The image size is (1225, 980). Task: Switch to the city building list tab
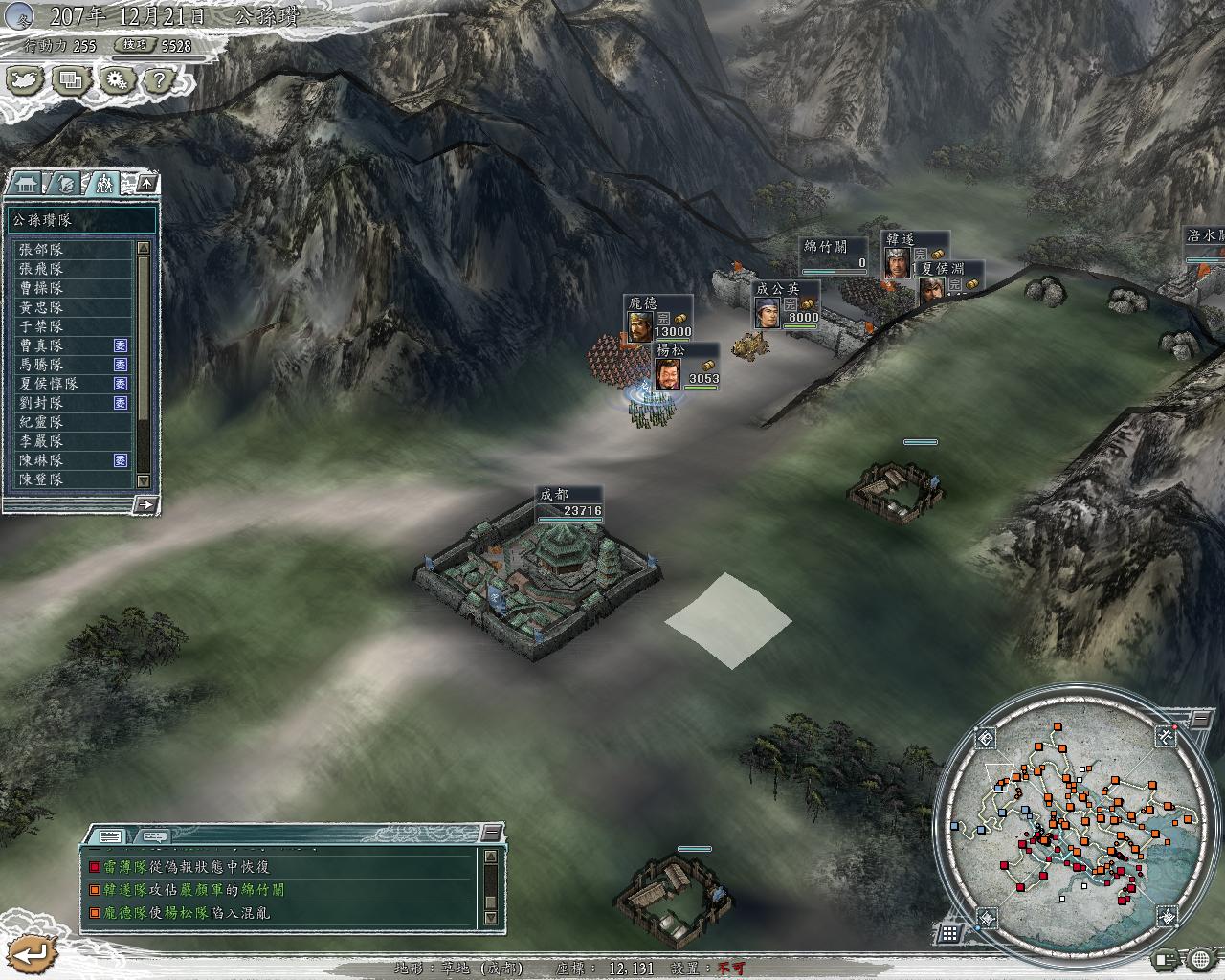(x=26, y=183)
